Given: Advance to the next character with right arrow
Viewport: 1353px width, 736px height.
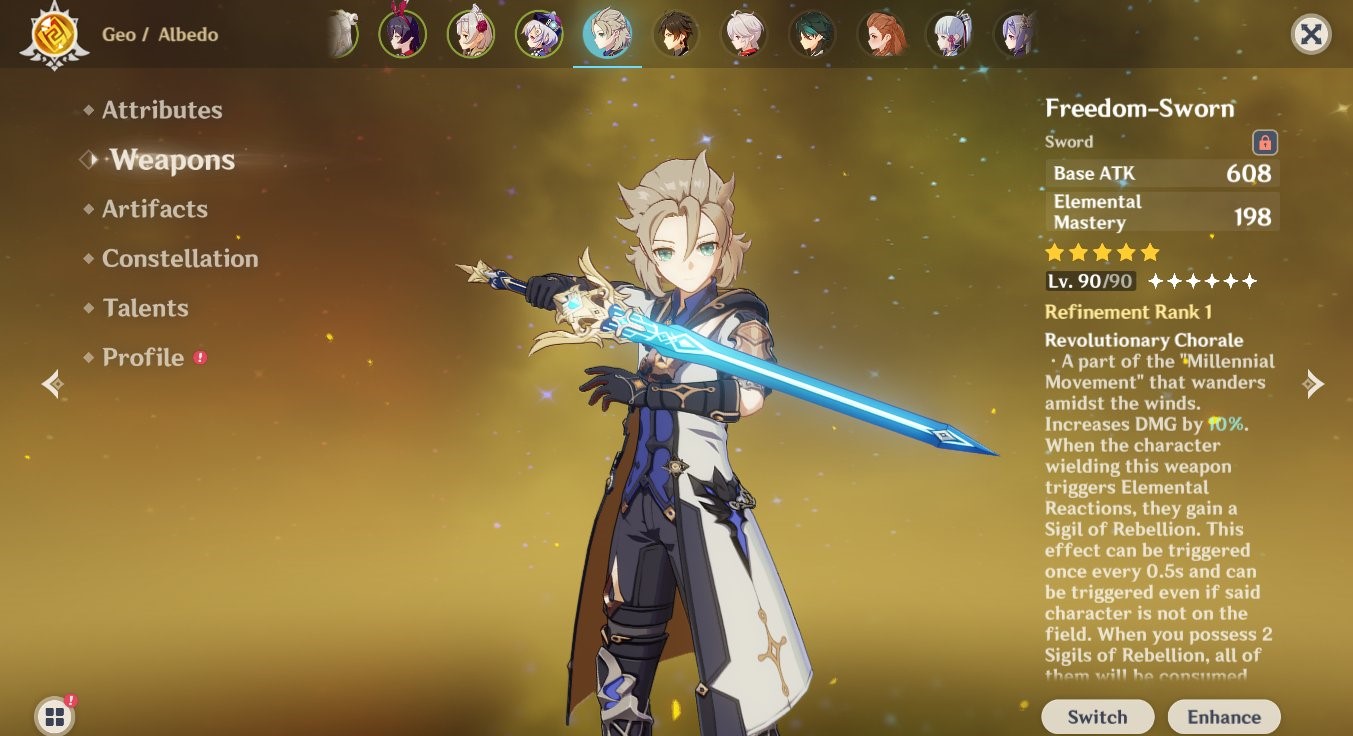Looking at the screenshot, I should pyautogui.click(x=1314, y=383).
